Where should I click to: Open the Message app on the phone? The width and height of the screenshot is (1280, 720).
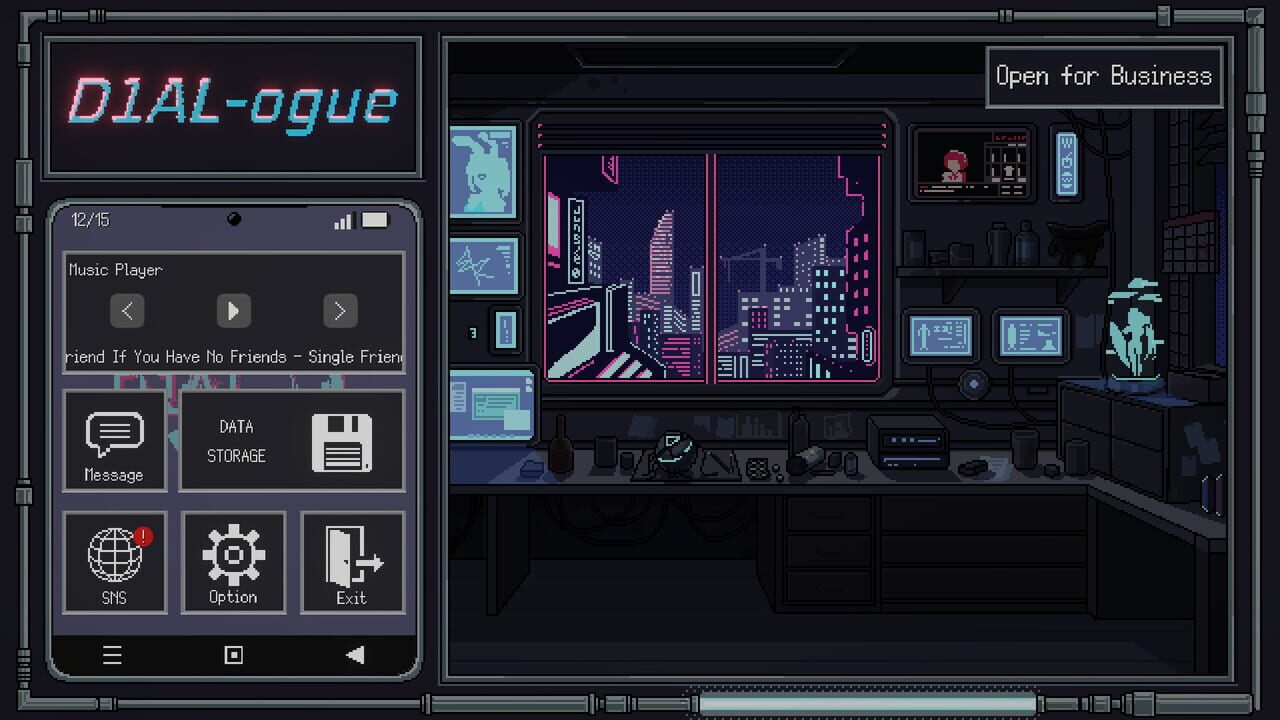(x=114, y=442)
